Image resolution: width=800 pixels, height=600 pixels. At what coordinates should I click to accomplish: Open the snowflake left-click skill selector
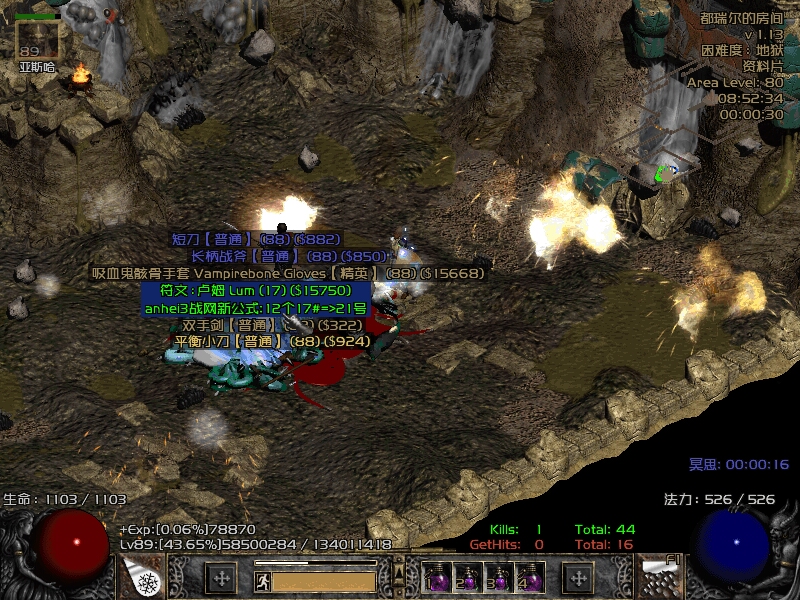click(143, 577)
